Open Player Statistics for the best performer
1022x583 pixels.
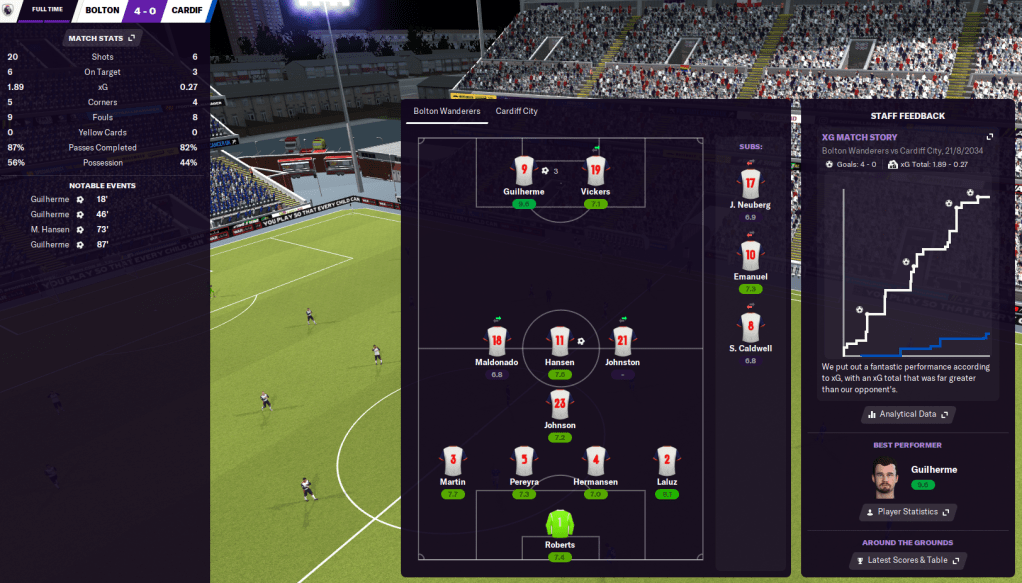point(907,512)
